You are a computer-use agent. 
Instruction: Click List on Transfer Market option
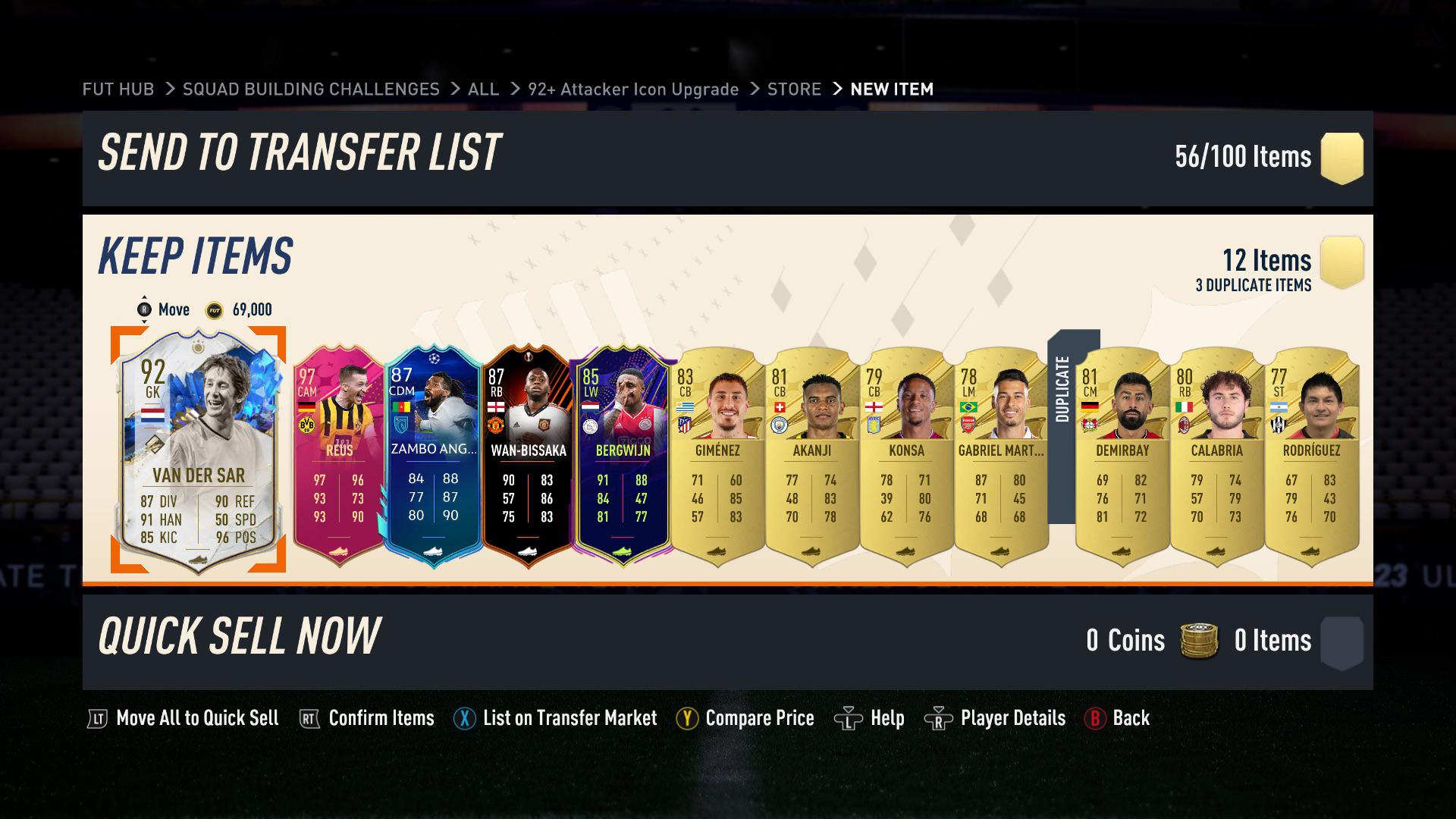coord(570,717)
